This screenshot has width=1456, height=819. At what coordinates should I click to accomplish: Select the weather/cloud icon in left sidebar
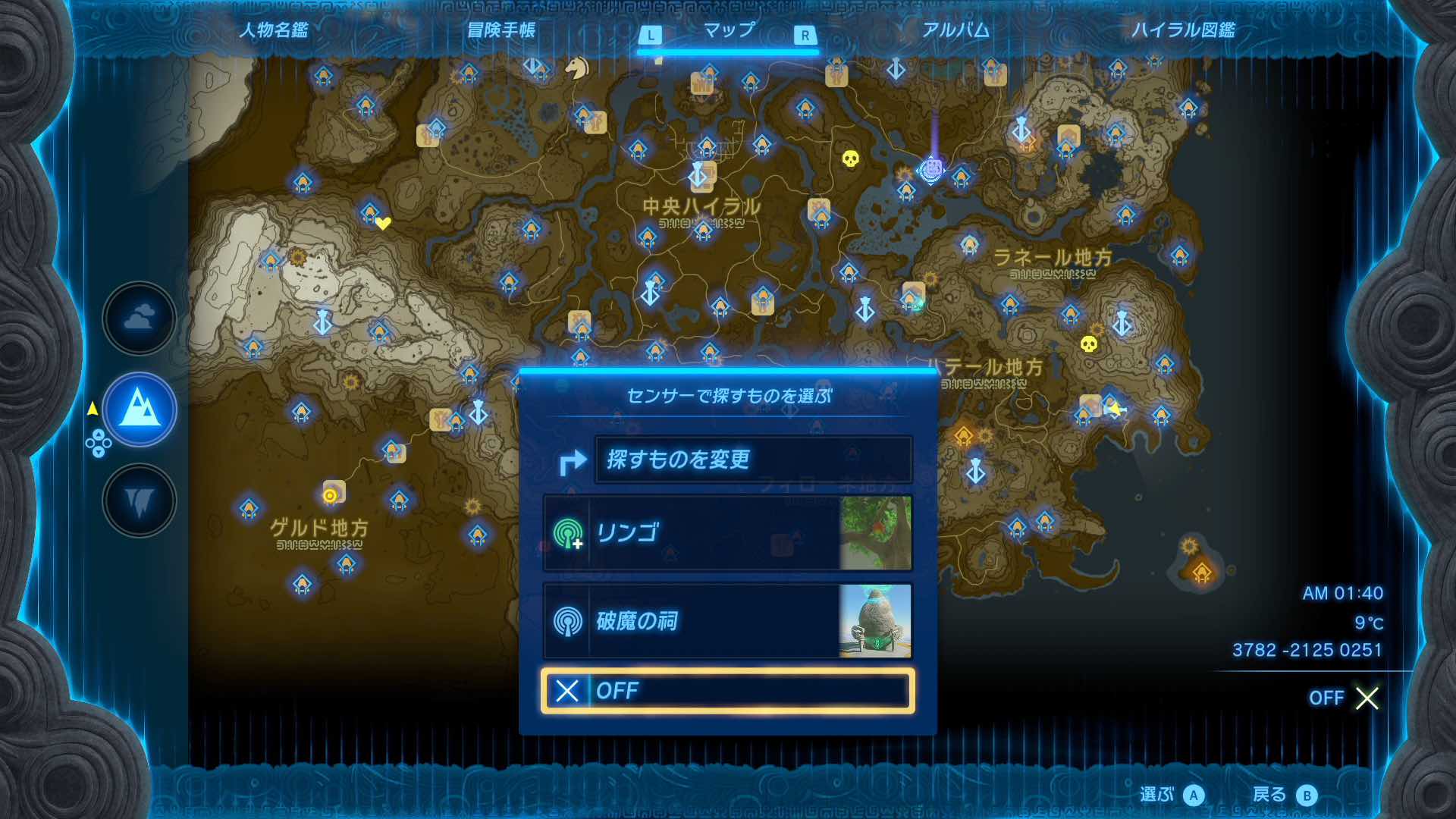pos(138,318)
